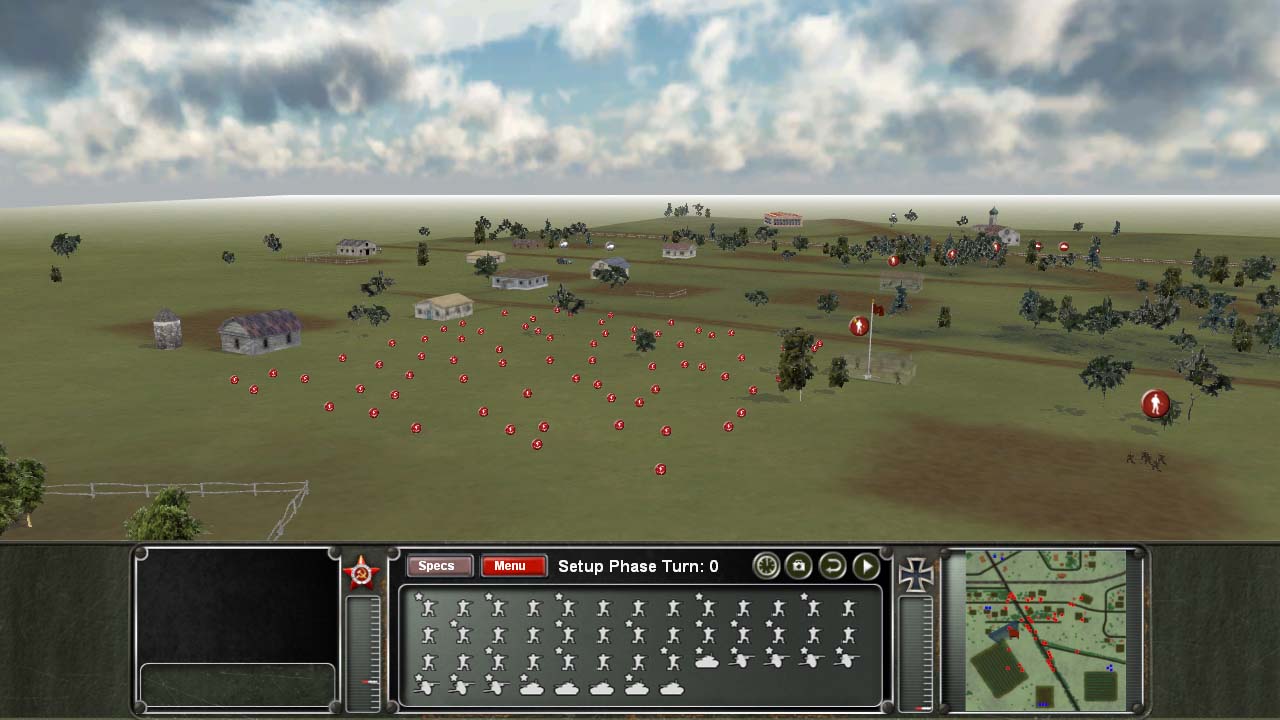Viewport: 1280px width, 720px height.
Task: Click the curved return arrow button
Action: [x=832, y=566]
